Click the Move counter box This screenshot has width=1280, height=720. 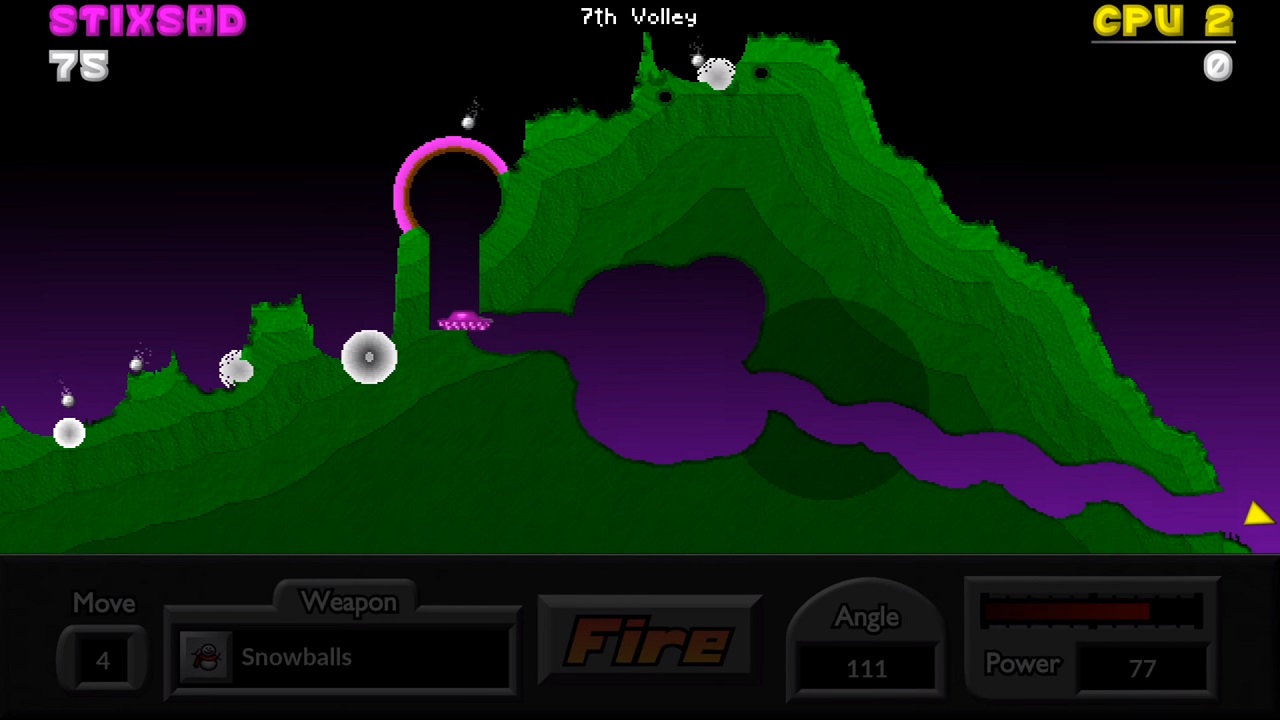click(102, 660)
